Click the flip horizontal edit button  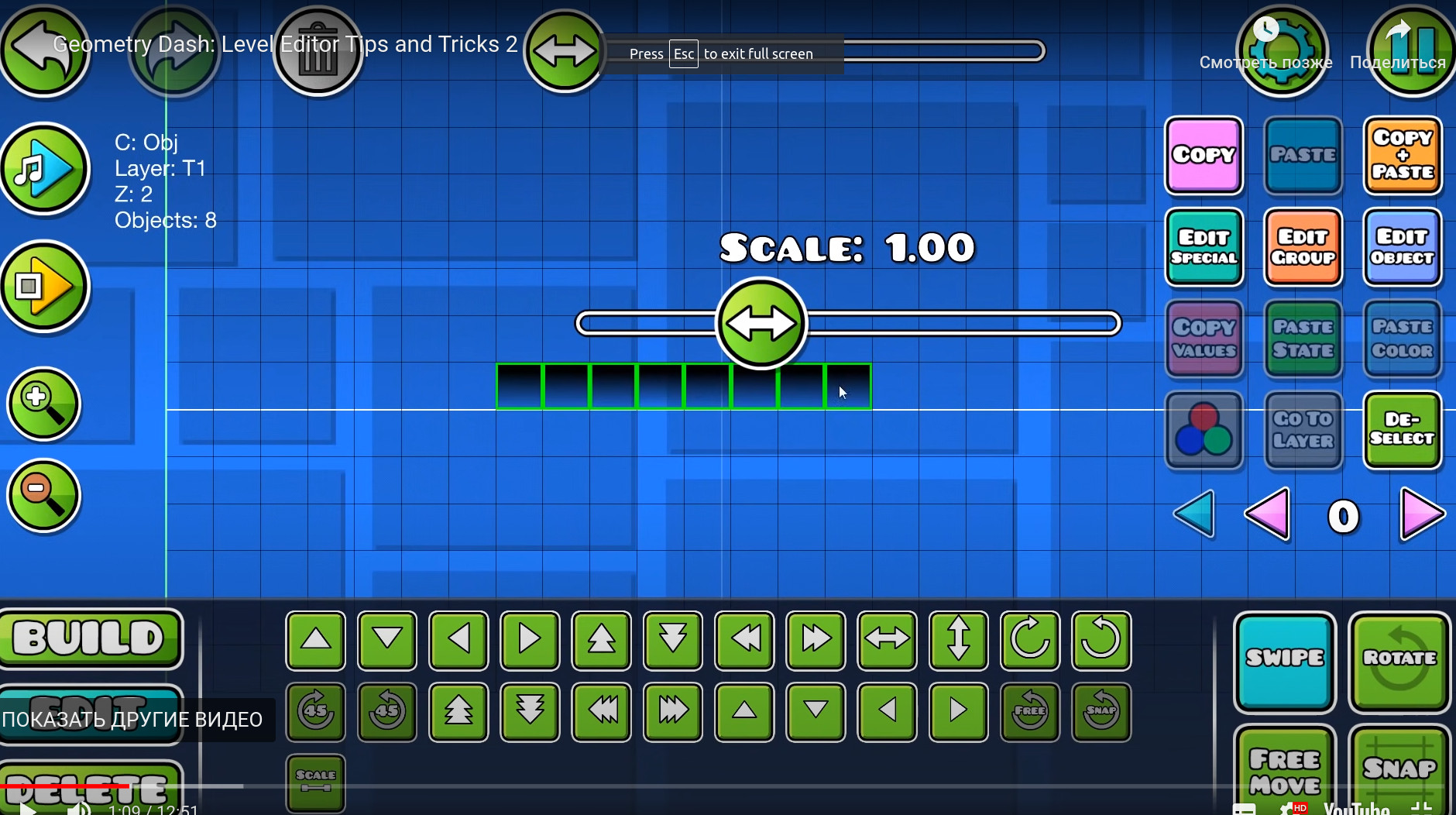887,640
